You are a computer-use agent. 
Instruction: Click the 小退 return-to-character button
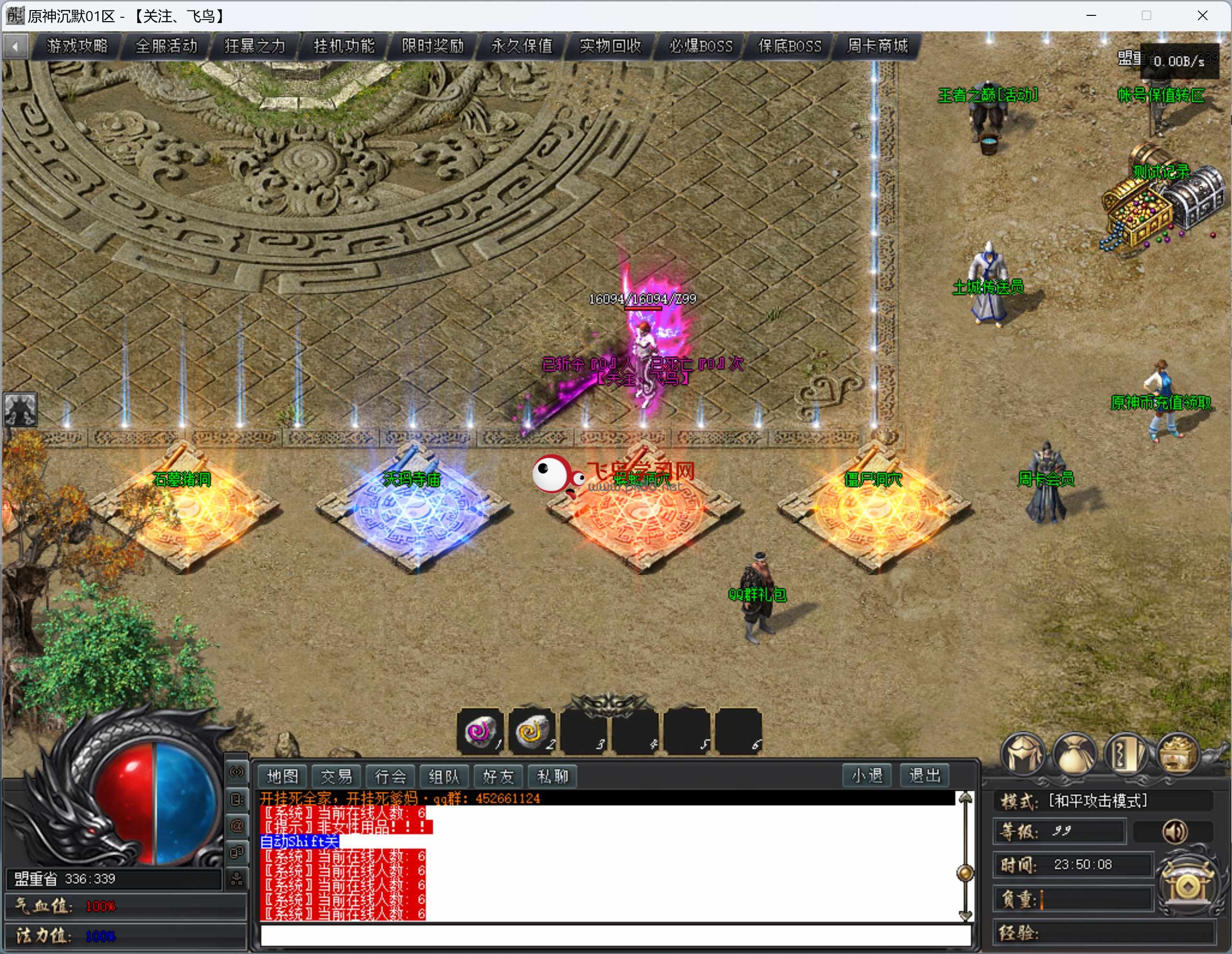(x=867, y=776)
